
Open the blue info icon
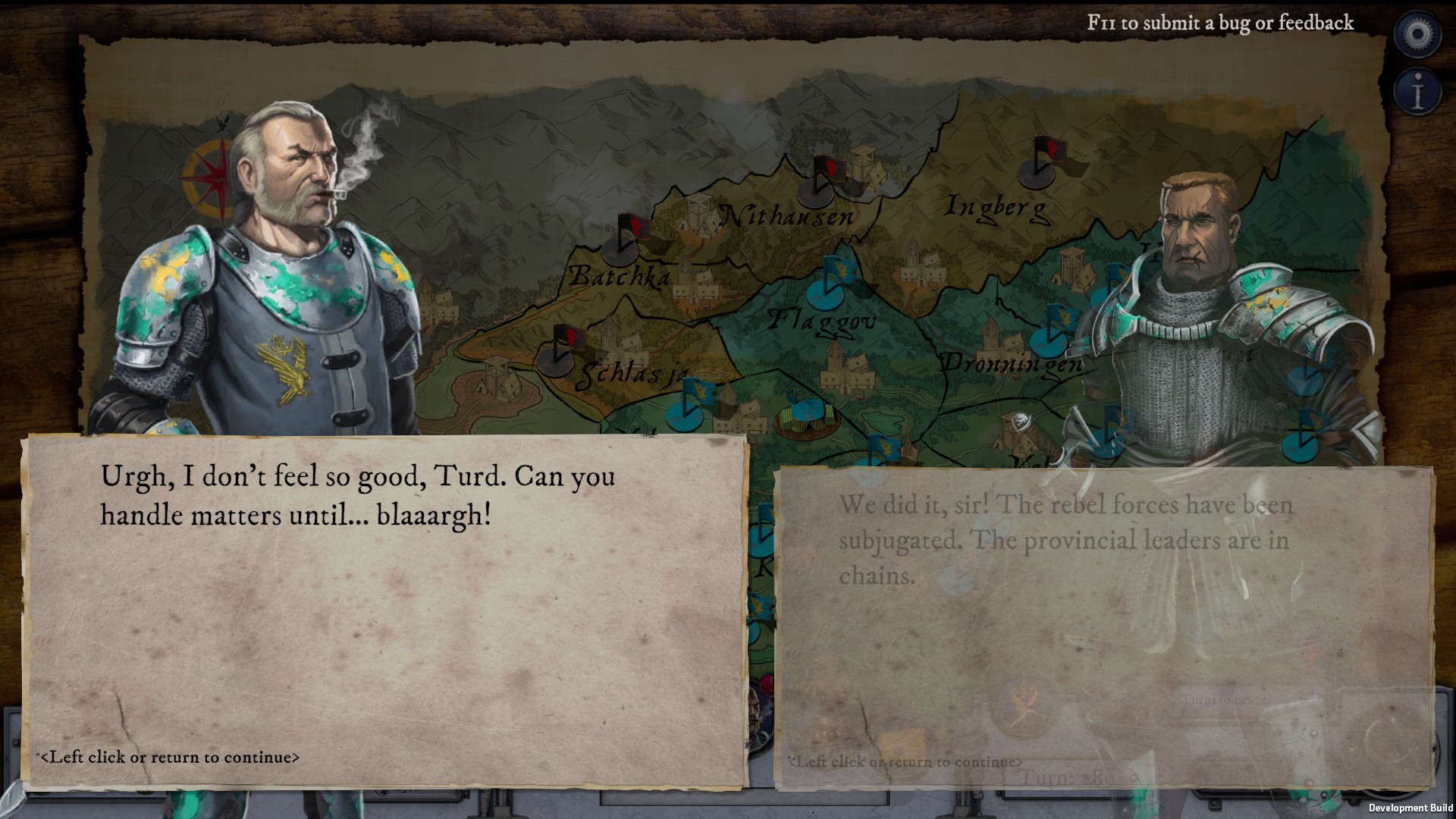pos(1417,93)
